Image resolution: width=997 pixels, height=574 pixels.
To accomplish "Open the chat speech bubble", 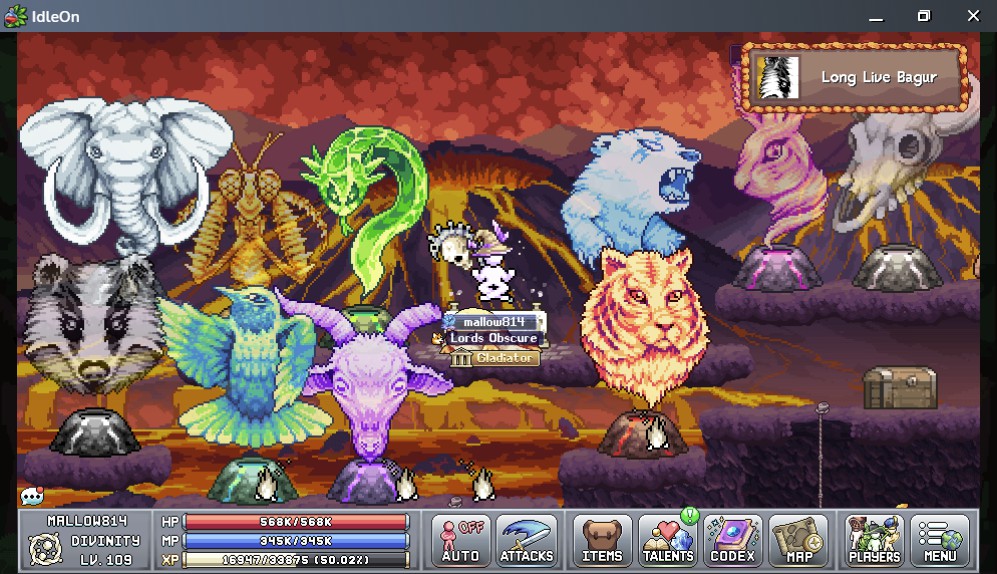I will point(32,496).
